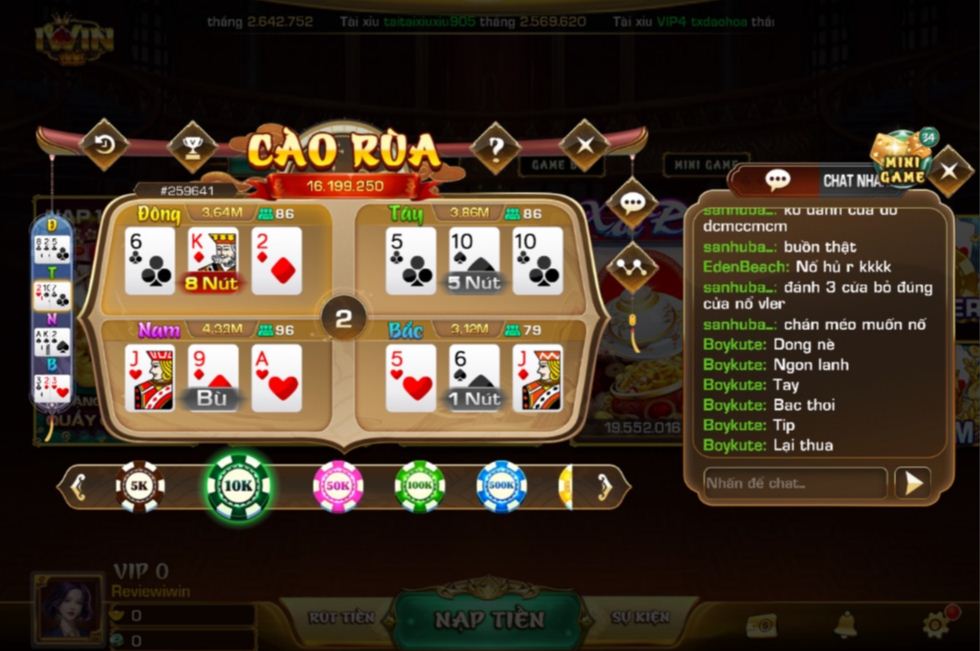Pick the pink 50K chip
The width and height of the screenshot is (980, 651).
[338, 487]
